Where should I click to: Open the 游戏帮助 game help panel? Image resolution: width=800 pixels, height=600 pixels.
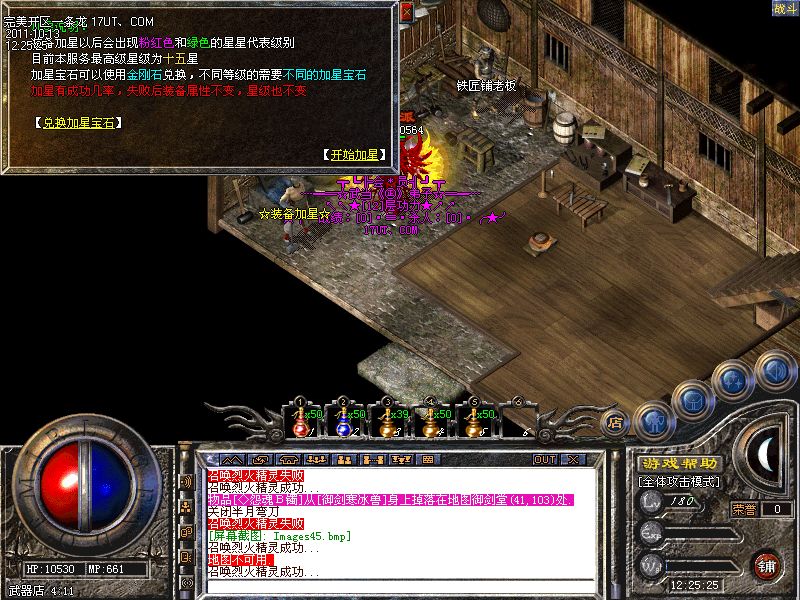(x=678, y=464)
